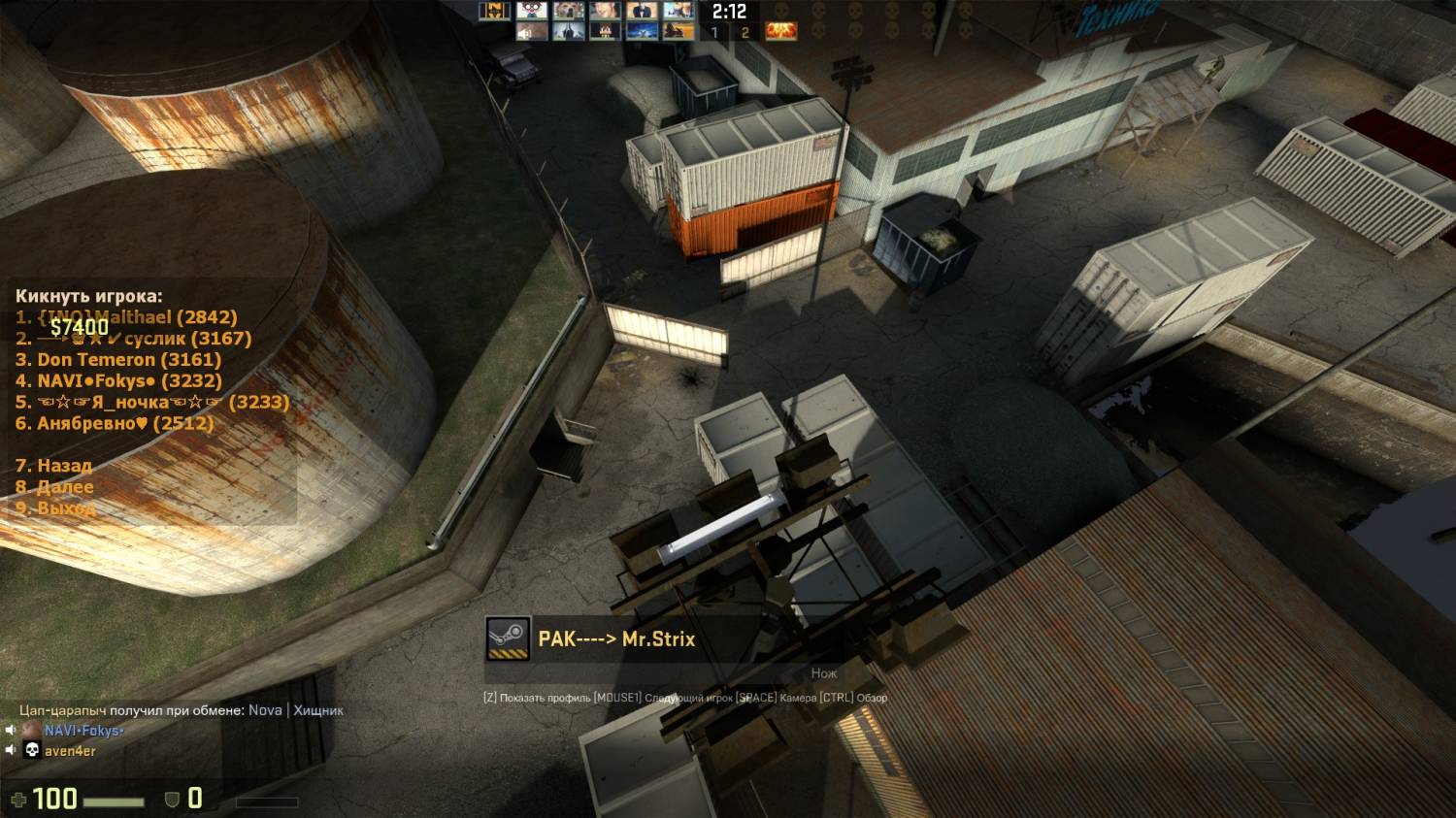Select Malthael in the kick player list
The width and height of the screenshot is (1456, 818).
(126, 317)
